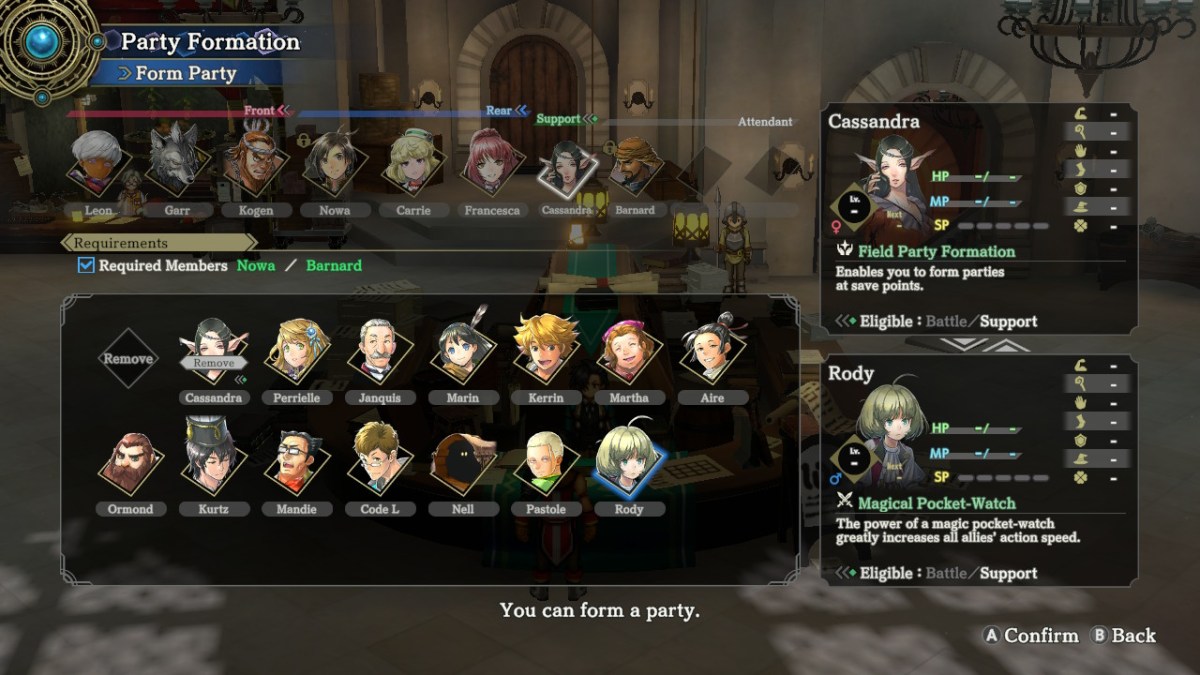
Task: Pick Barnard's attendant slot
Action: click(635, 166)
